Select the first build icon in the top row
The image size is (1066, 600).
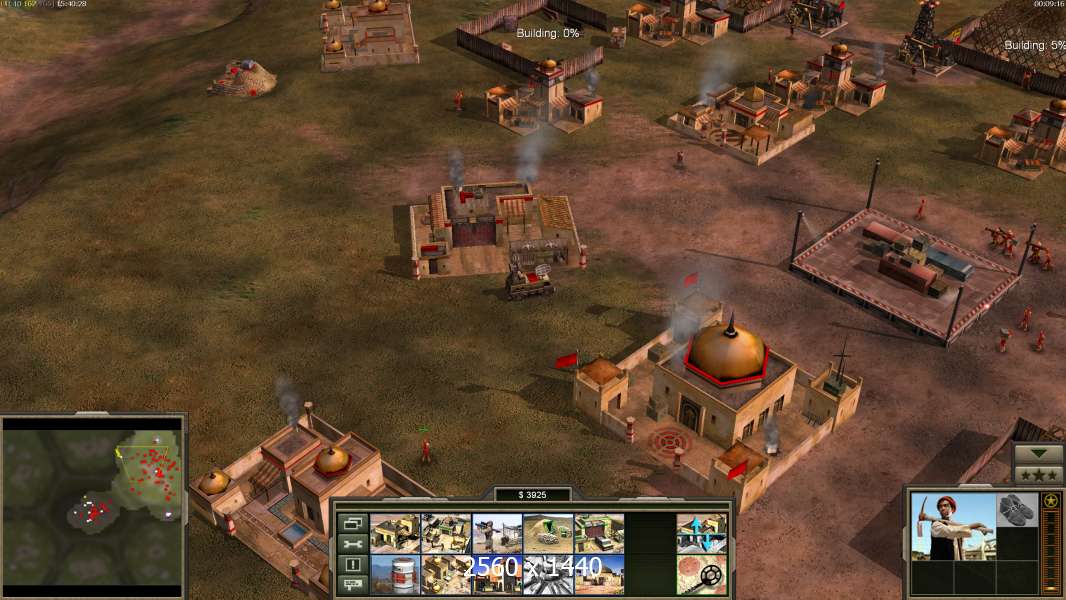coord(395,534)
